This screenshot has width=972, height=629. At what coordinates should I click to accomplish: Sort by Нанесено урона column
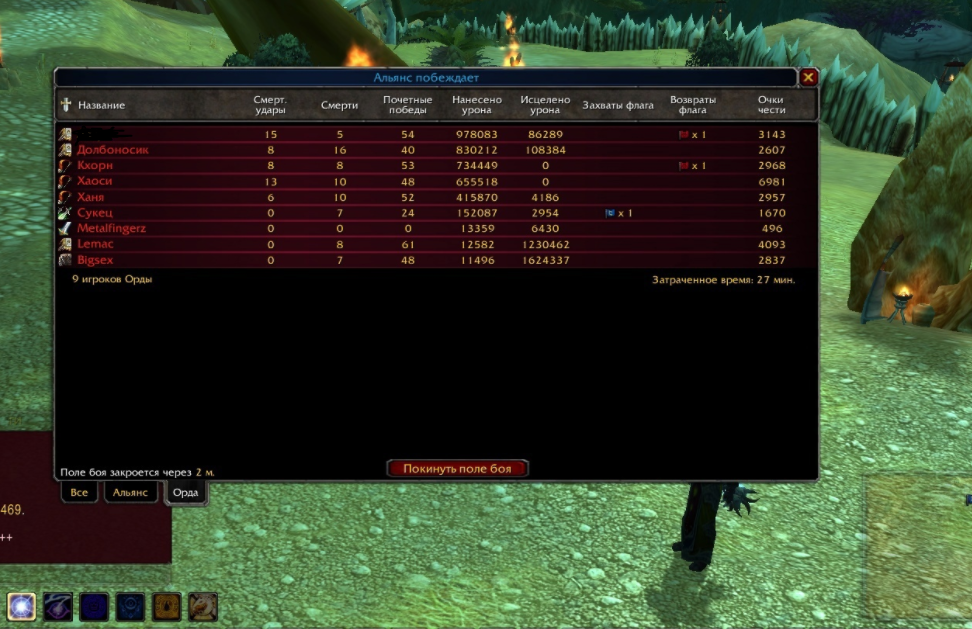tap(477, 105)
